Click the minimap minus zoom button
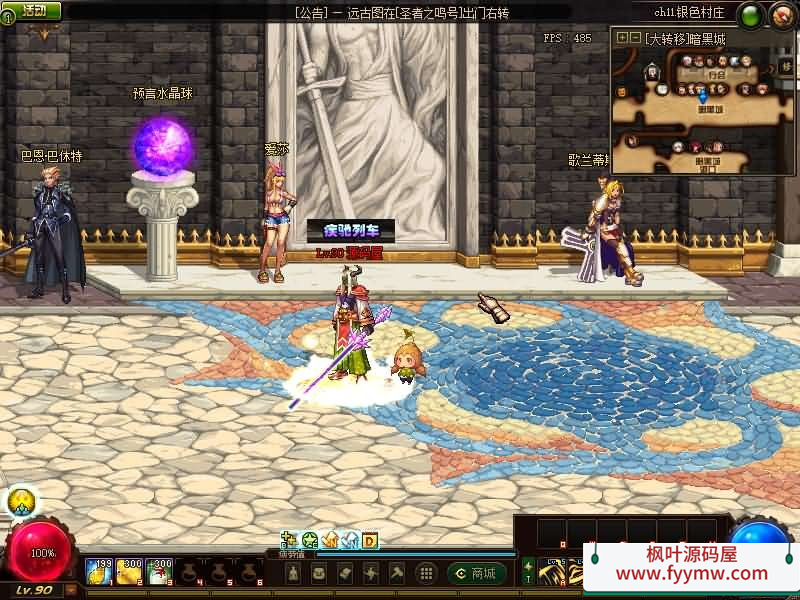The height and width of the screenshot is (600, 800). pos(635,38)
